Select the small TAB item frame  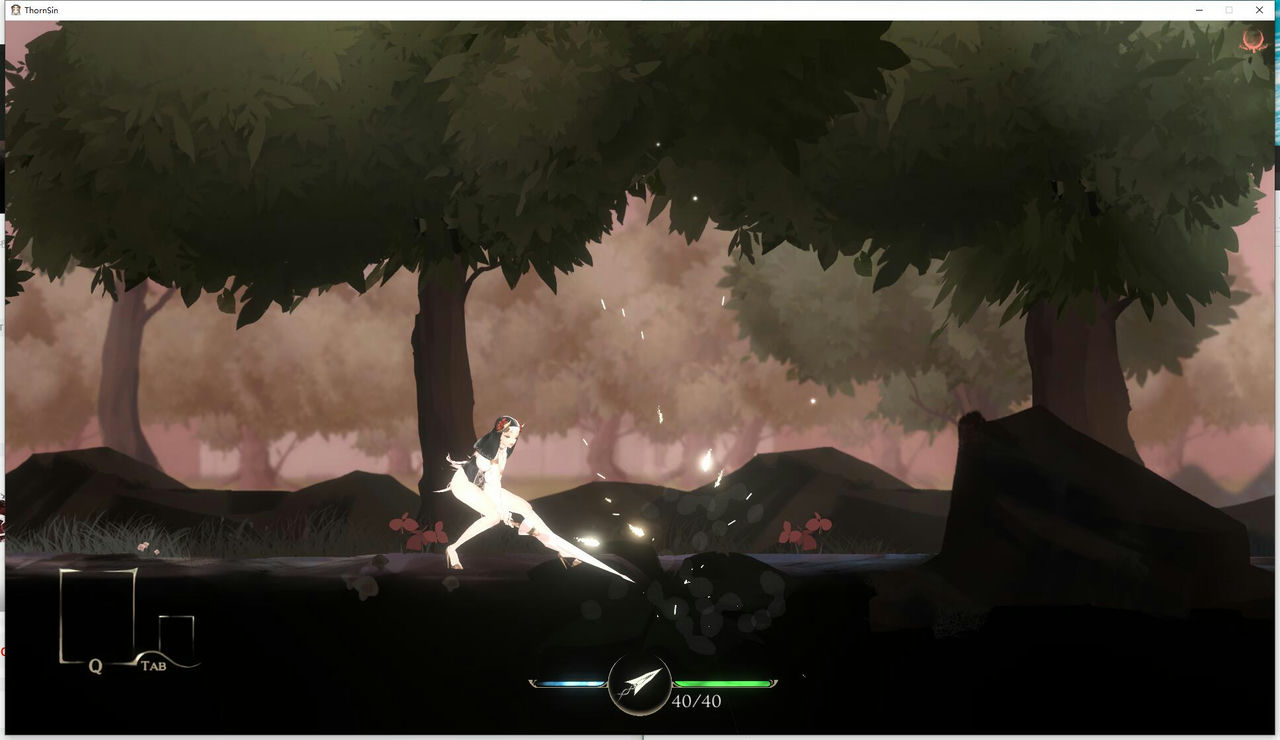[176, 636]
